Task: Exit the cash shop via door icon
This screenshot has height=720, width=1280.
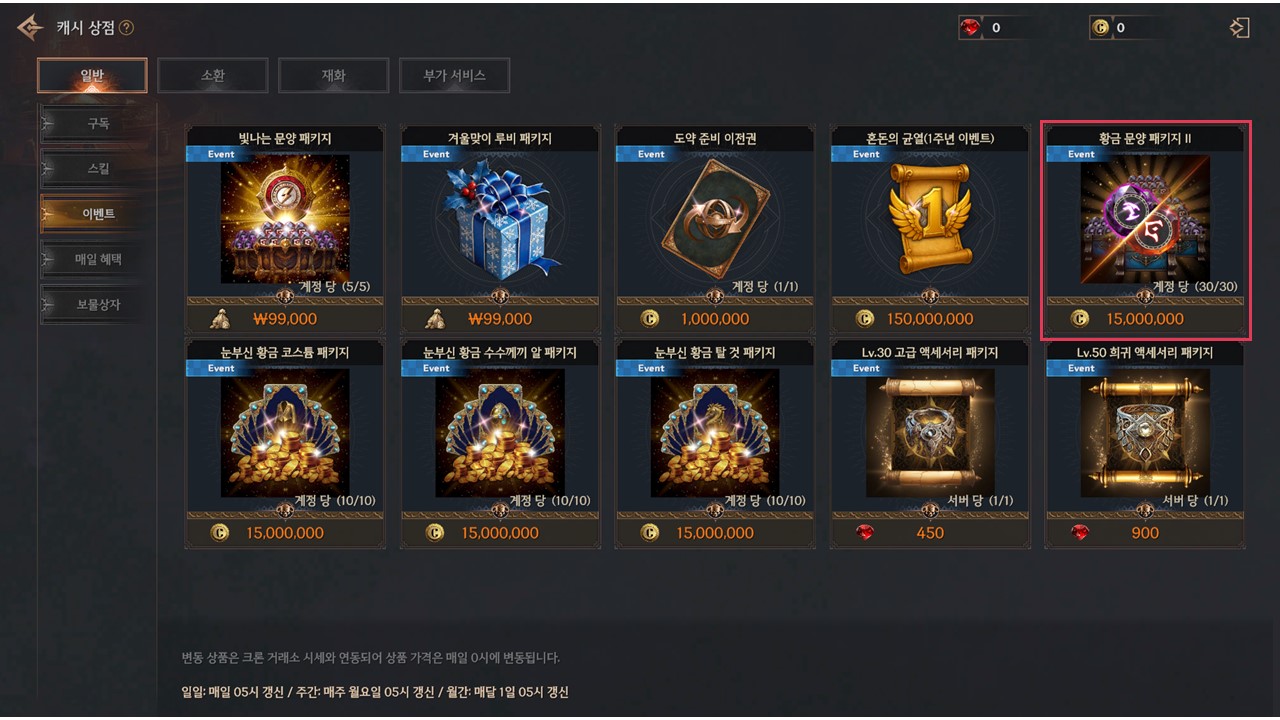Action: coord(1240,28)
